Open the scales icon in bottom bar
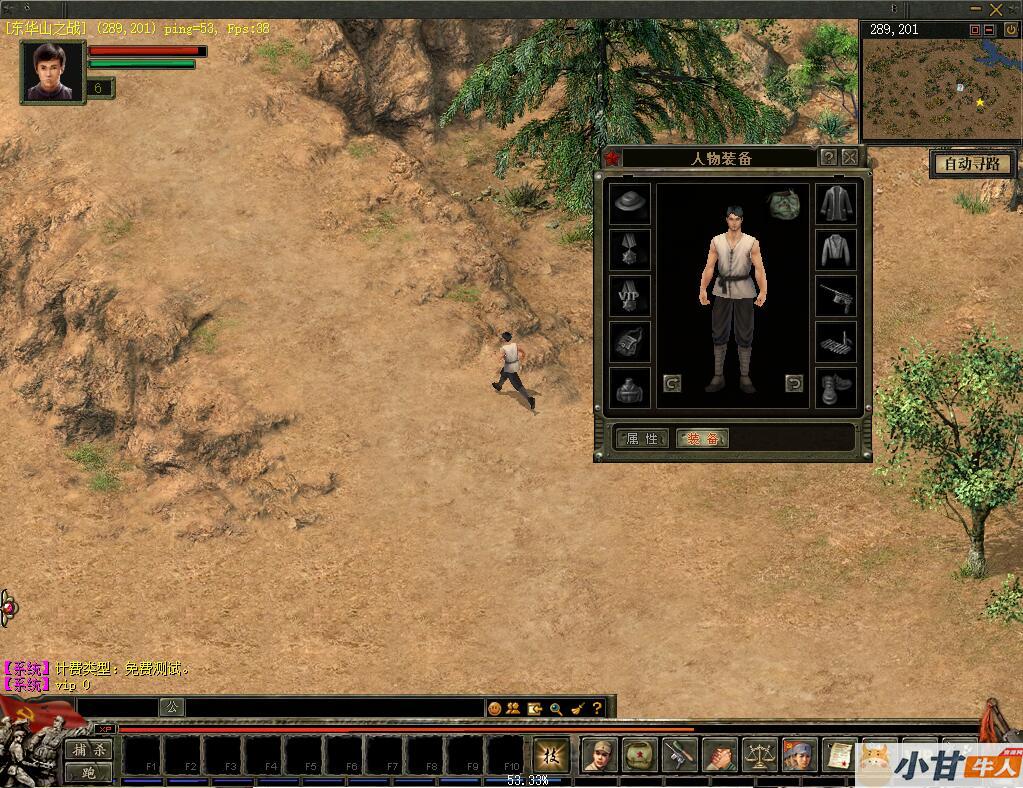1023x788 pixels. coord(760,755)
